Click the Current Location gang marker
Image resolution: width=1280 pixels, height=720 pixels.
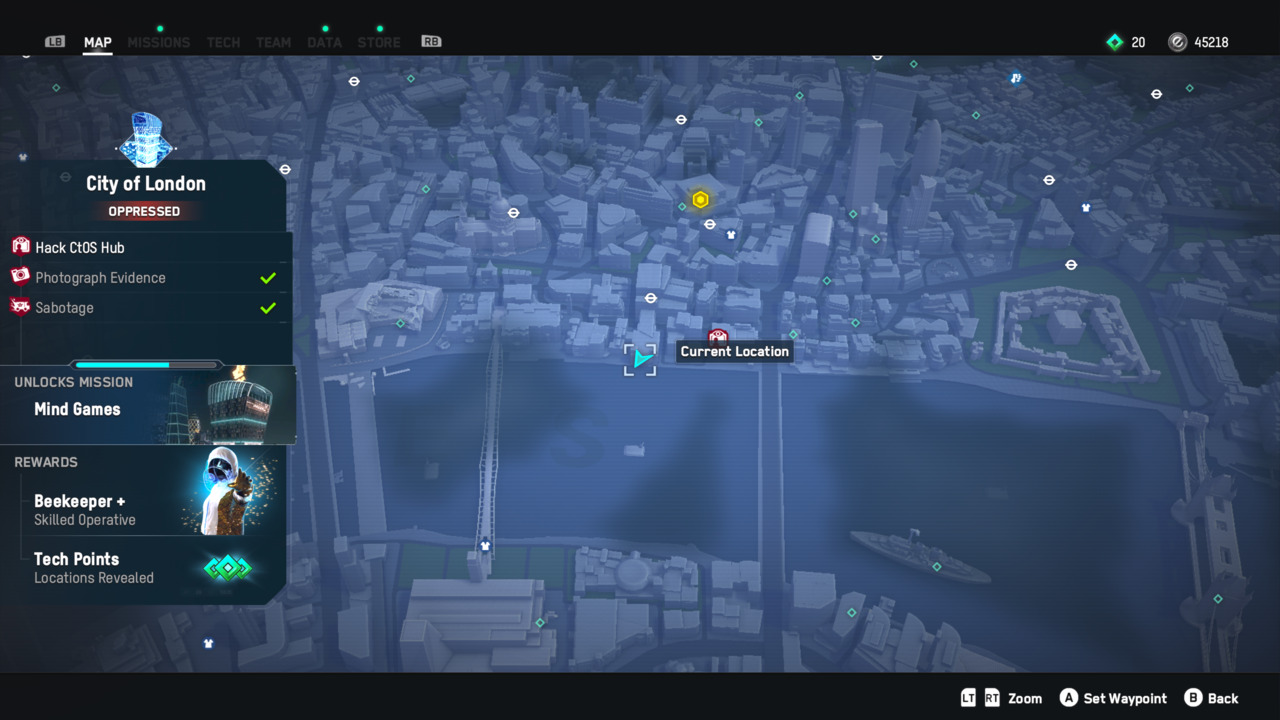(x=719, y=336)
